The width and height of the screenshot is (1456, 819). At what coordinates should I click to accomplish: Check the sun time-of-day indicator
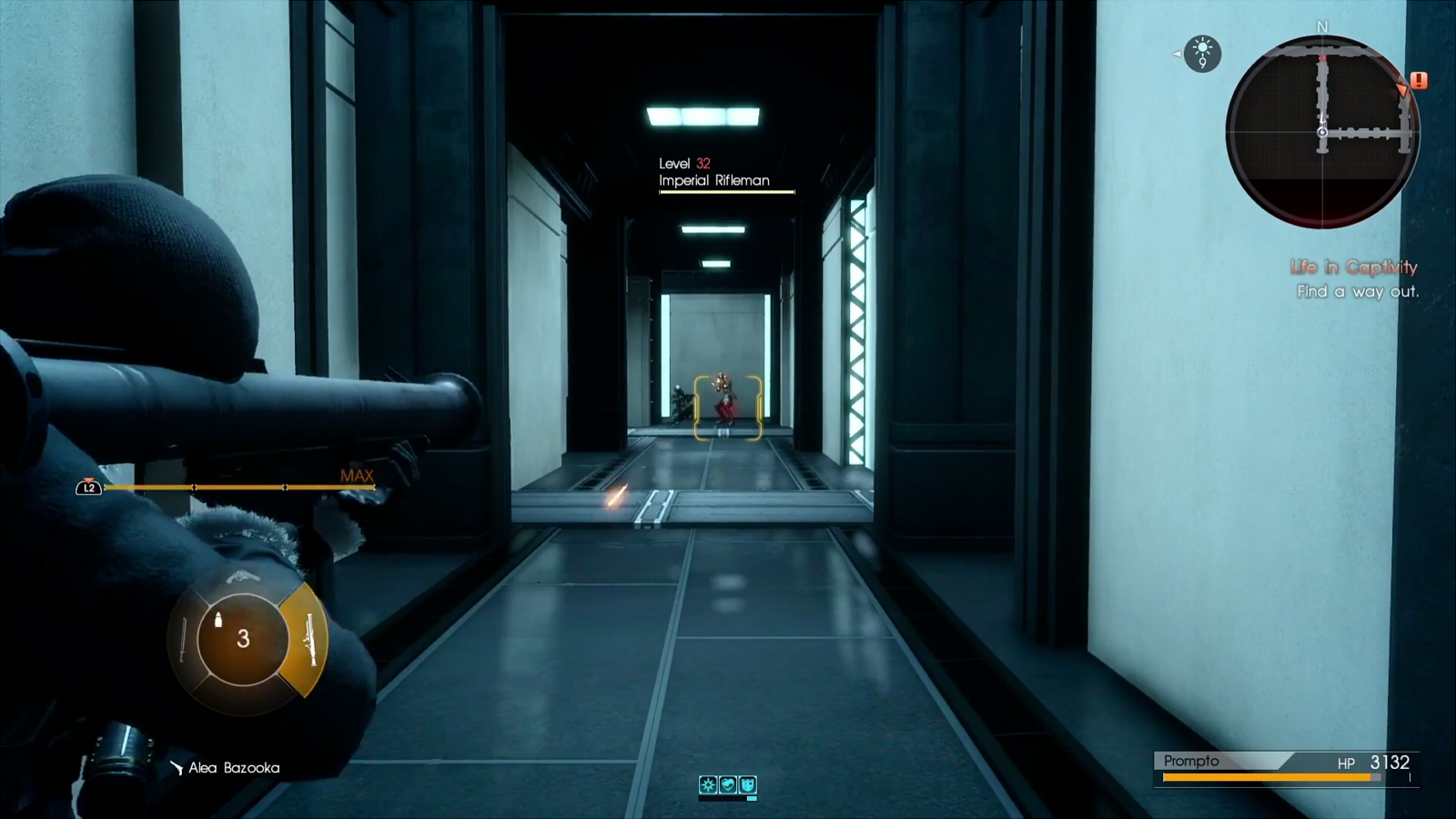(1203, 53)
